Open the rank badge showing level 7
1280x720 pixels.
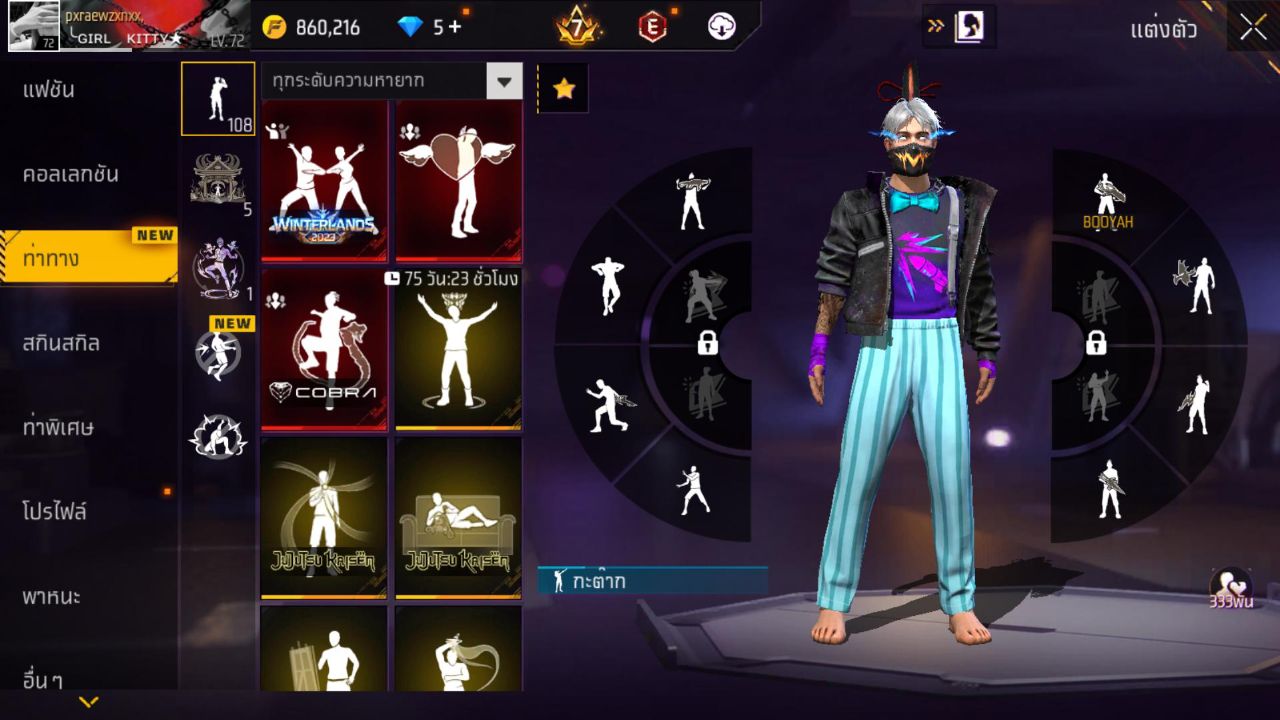point(578,27)
